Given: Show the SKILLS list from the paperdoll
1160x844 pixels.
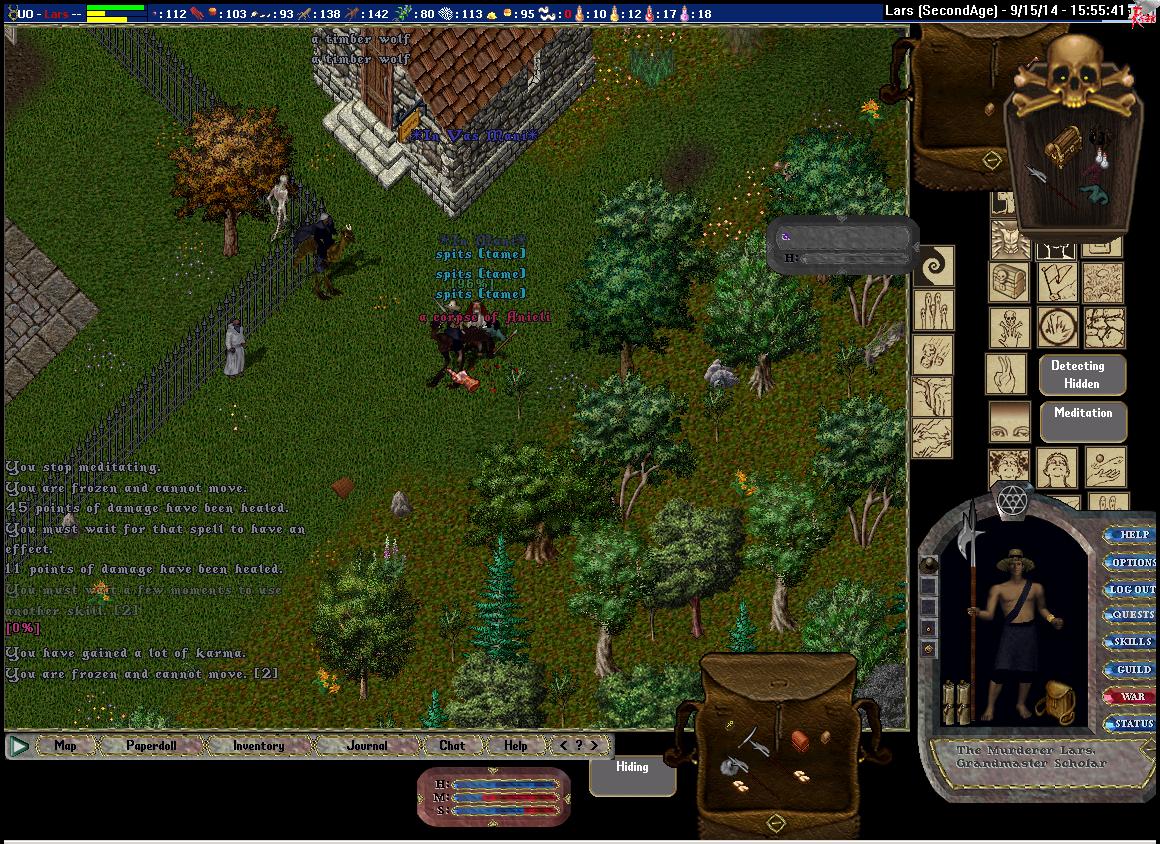Looking at the screenshot, I should tap(1132, 642).
